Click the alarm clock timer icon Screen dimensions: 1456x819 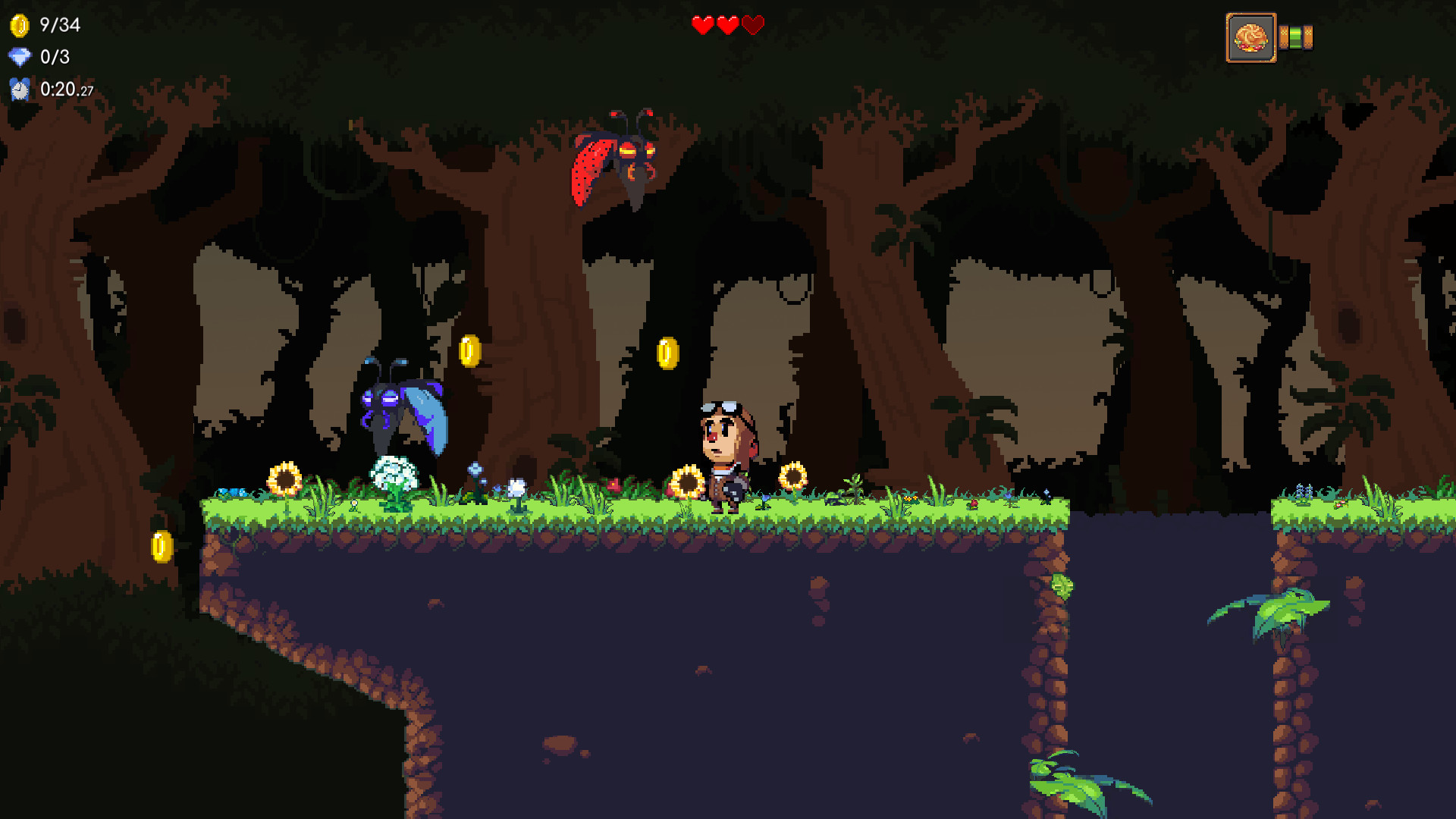click(17, 90)
